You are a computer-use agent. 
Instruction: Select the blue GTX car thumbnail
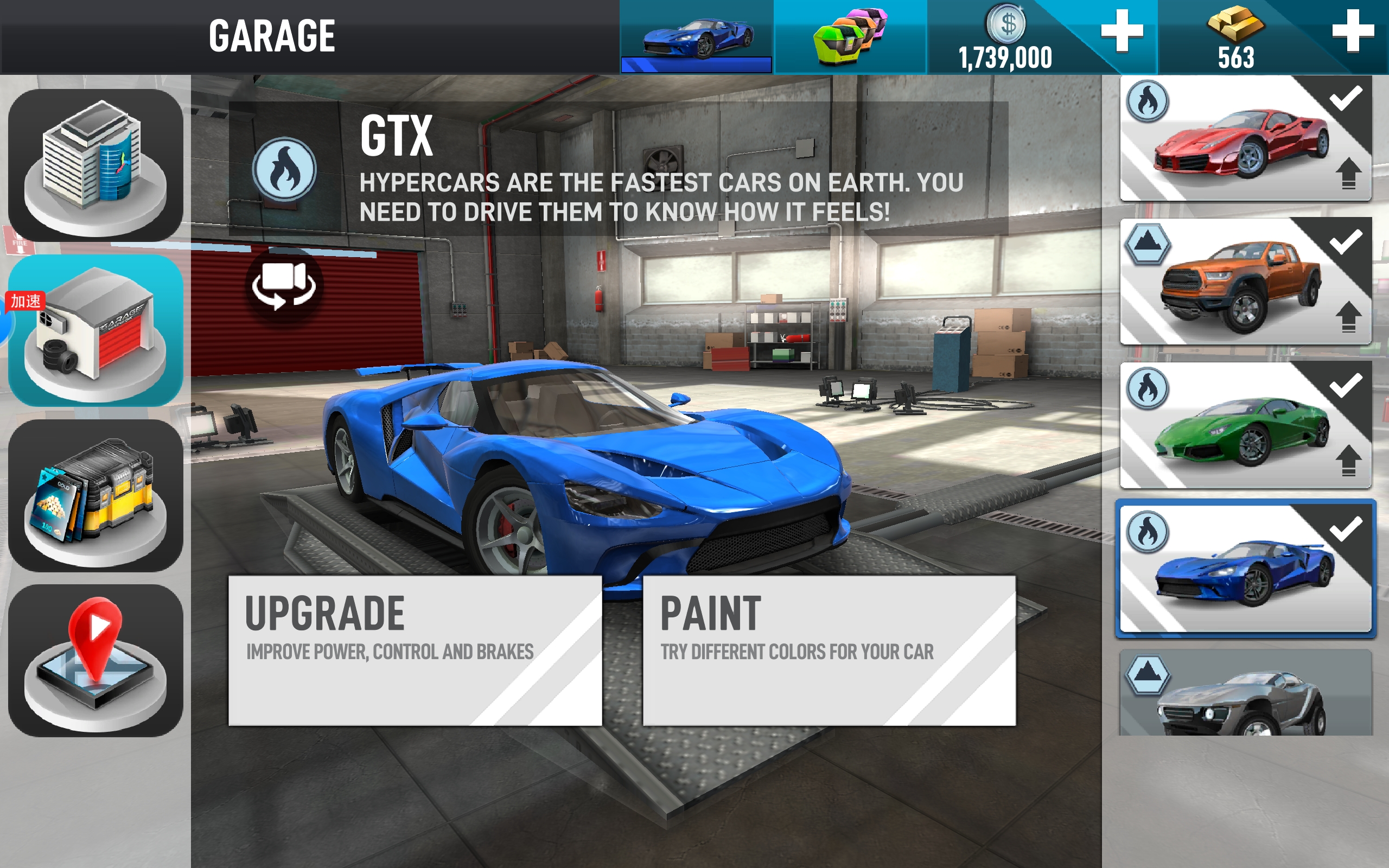tap(1245, 569)
